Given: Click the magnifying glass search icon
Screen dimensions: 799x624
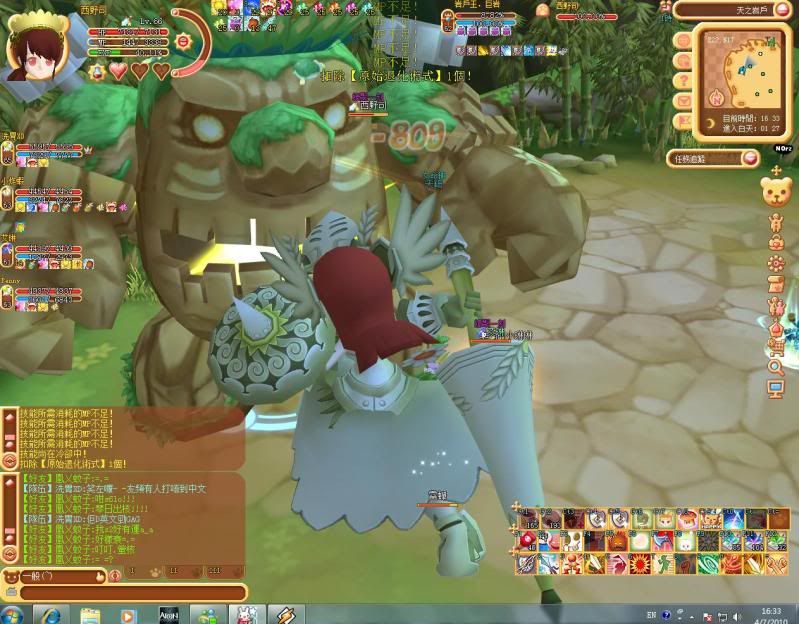Looking at the screenshot, I should coord(776,369).
